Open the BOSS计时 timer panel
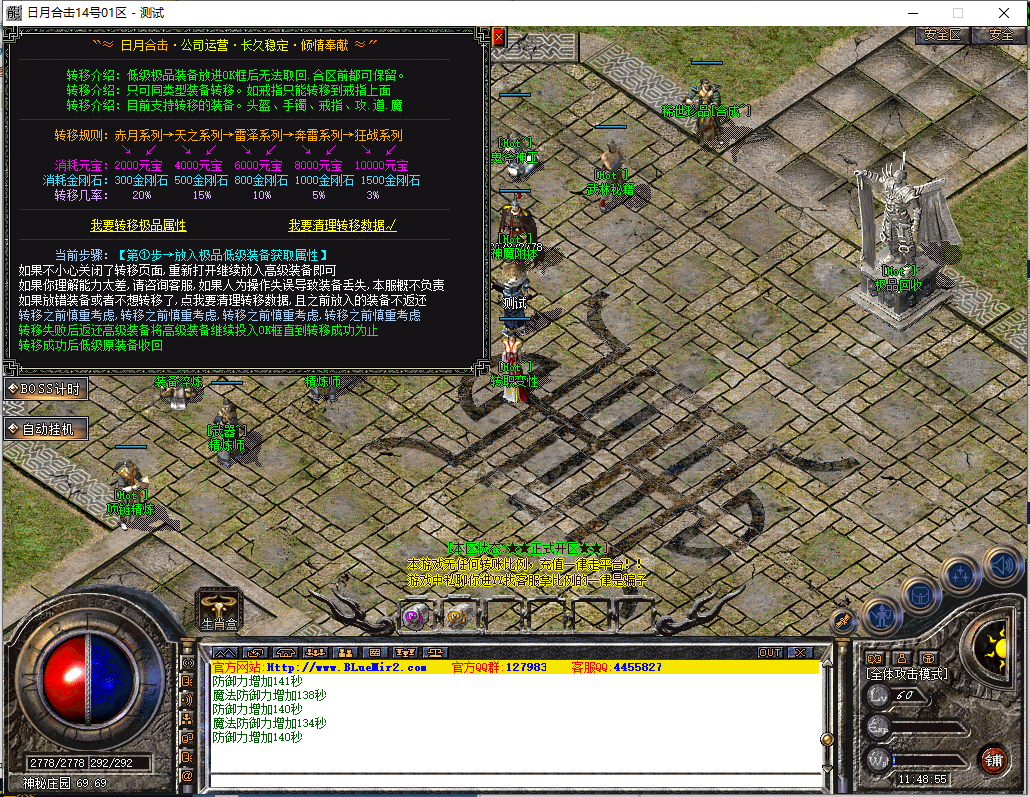1030x797 pixels. 45,388
